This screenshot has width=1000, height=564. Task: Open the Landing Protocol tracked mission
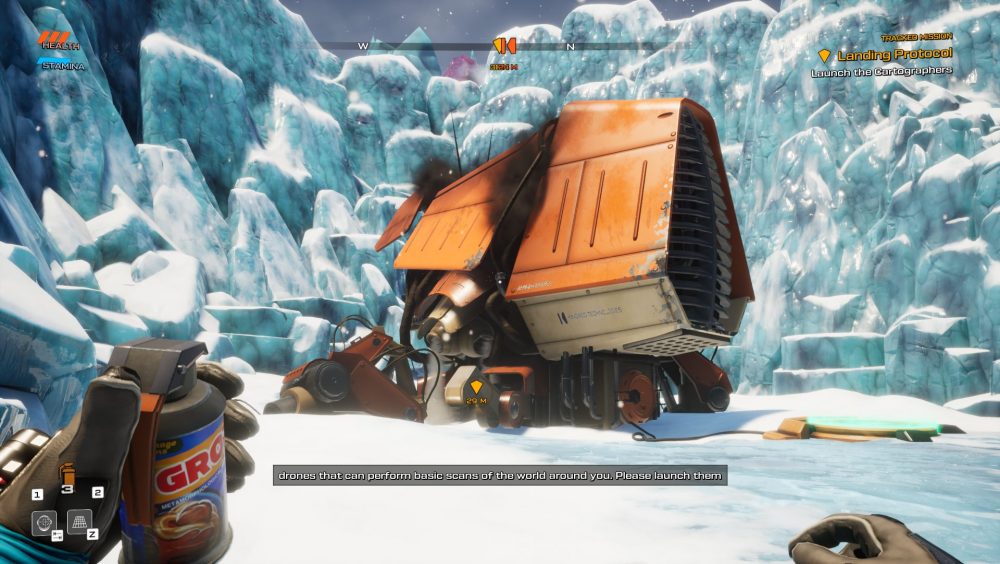pyautogui.click(x=893, y=55)
